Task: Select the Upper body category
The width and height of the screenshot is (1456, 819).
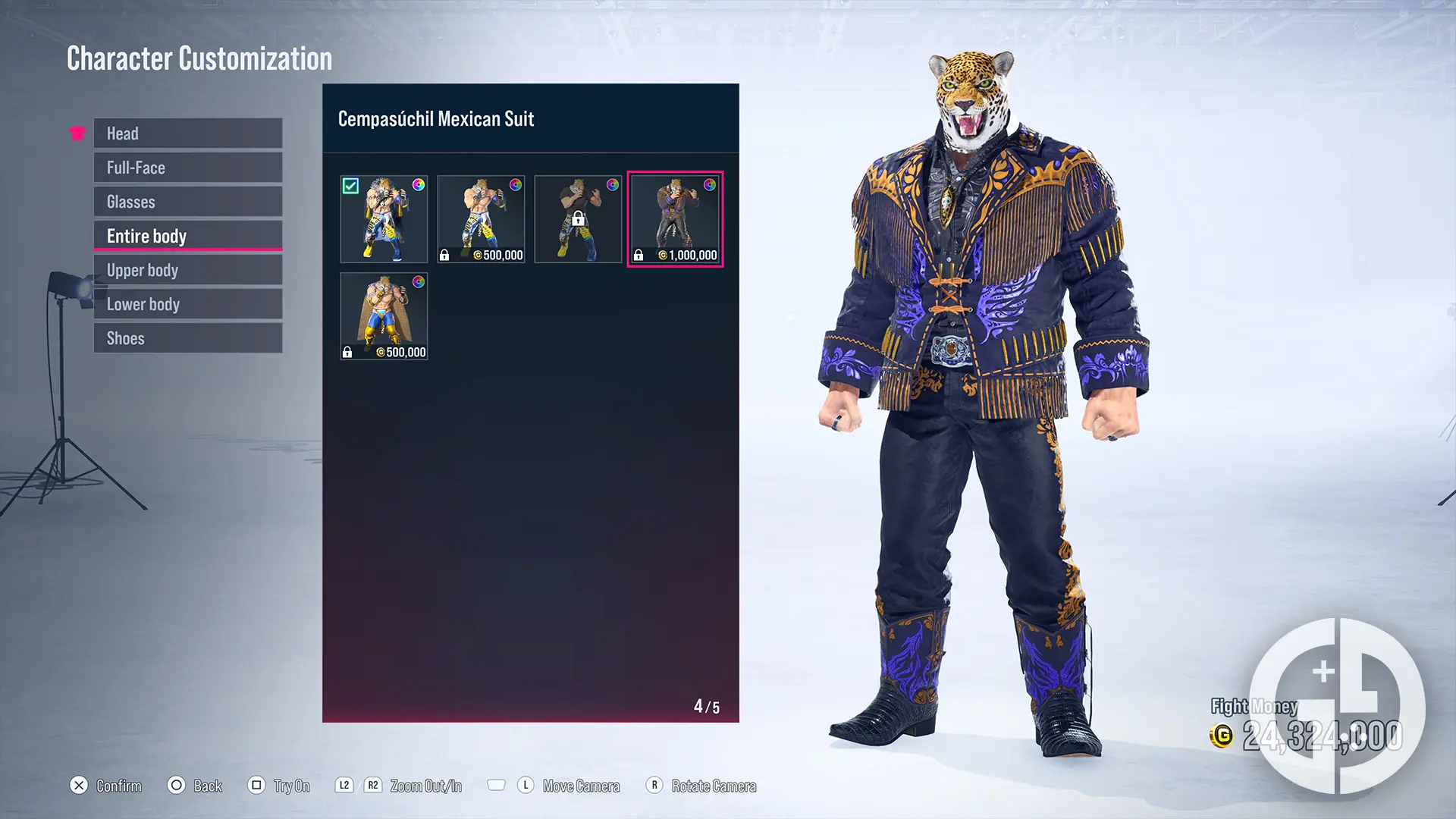Action: coord(187,269)
